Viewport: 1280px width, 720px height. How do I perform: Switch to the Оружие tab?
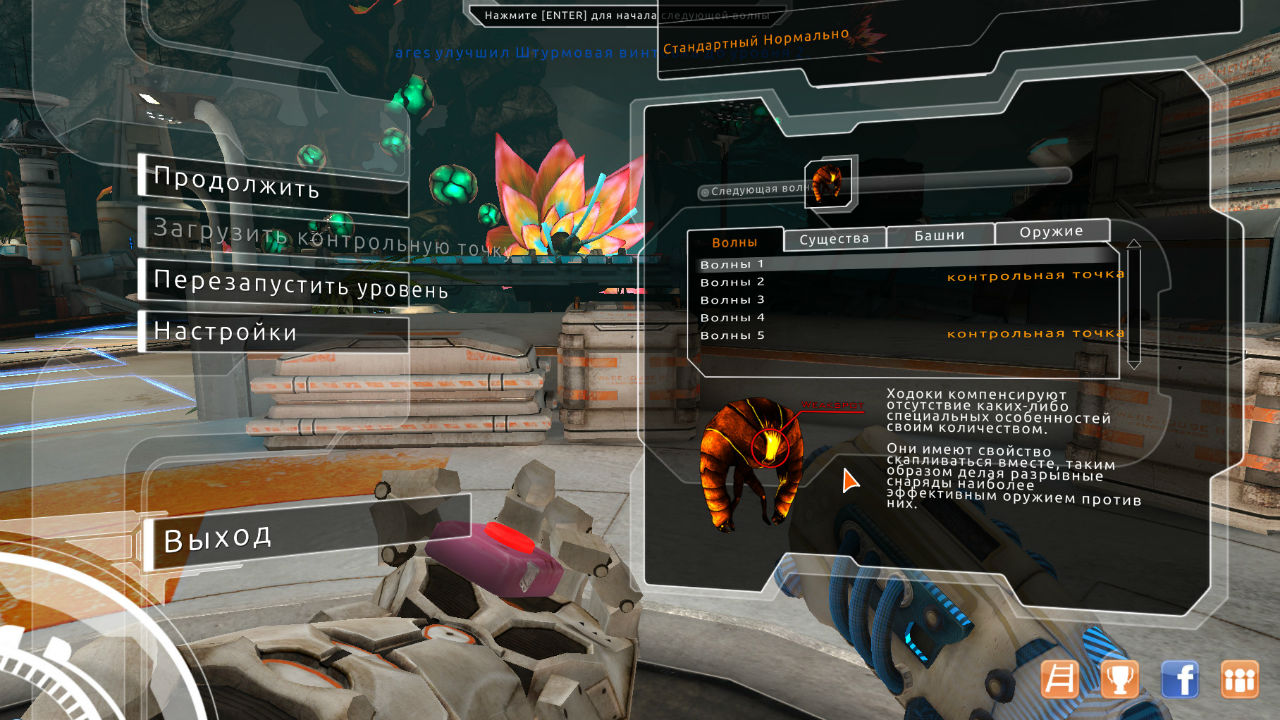point(1051,232)
